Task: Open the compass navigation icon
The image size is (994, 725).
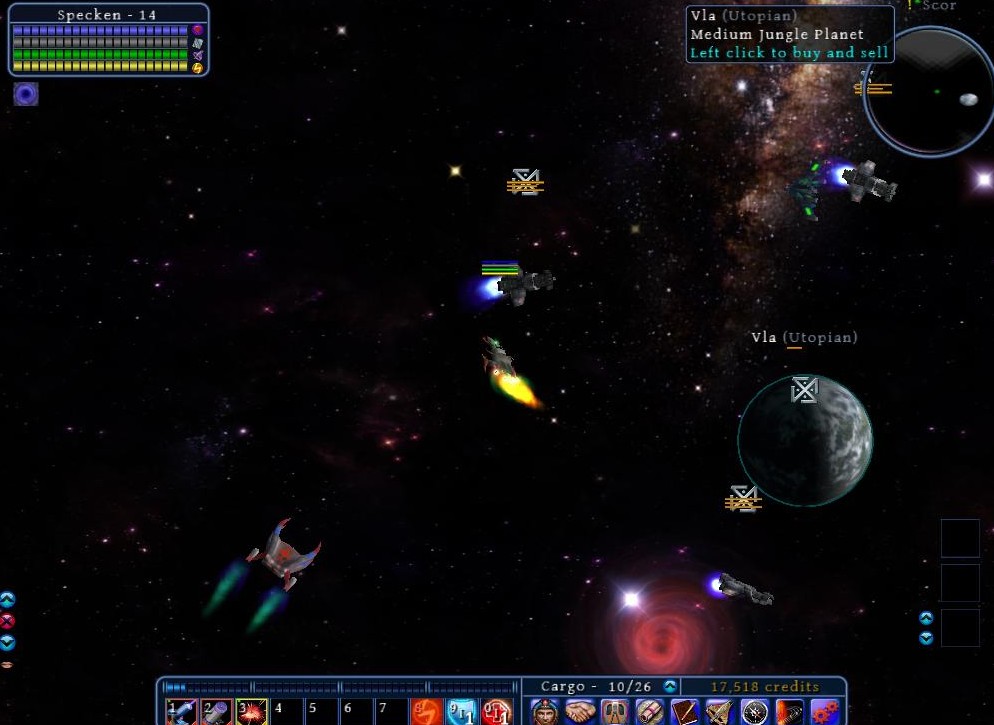Action: click(x=755, y=712)
